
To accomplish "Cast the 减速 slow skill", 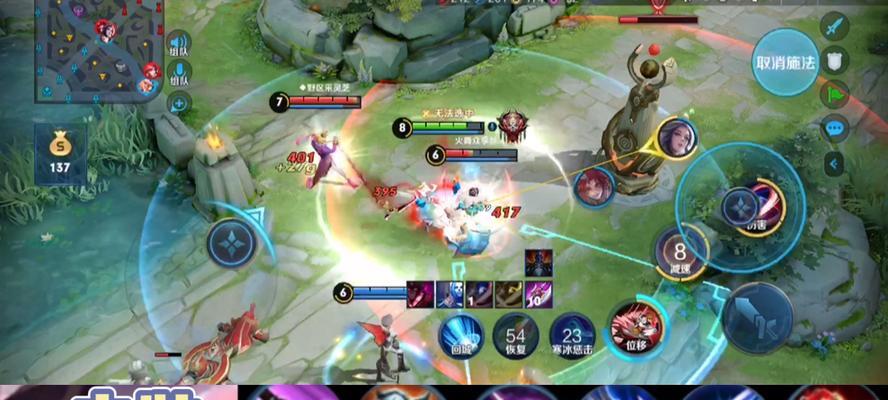I will click(x=680, y=252).
